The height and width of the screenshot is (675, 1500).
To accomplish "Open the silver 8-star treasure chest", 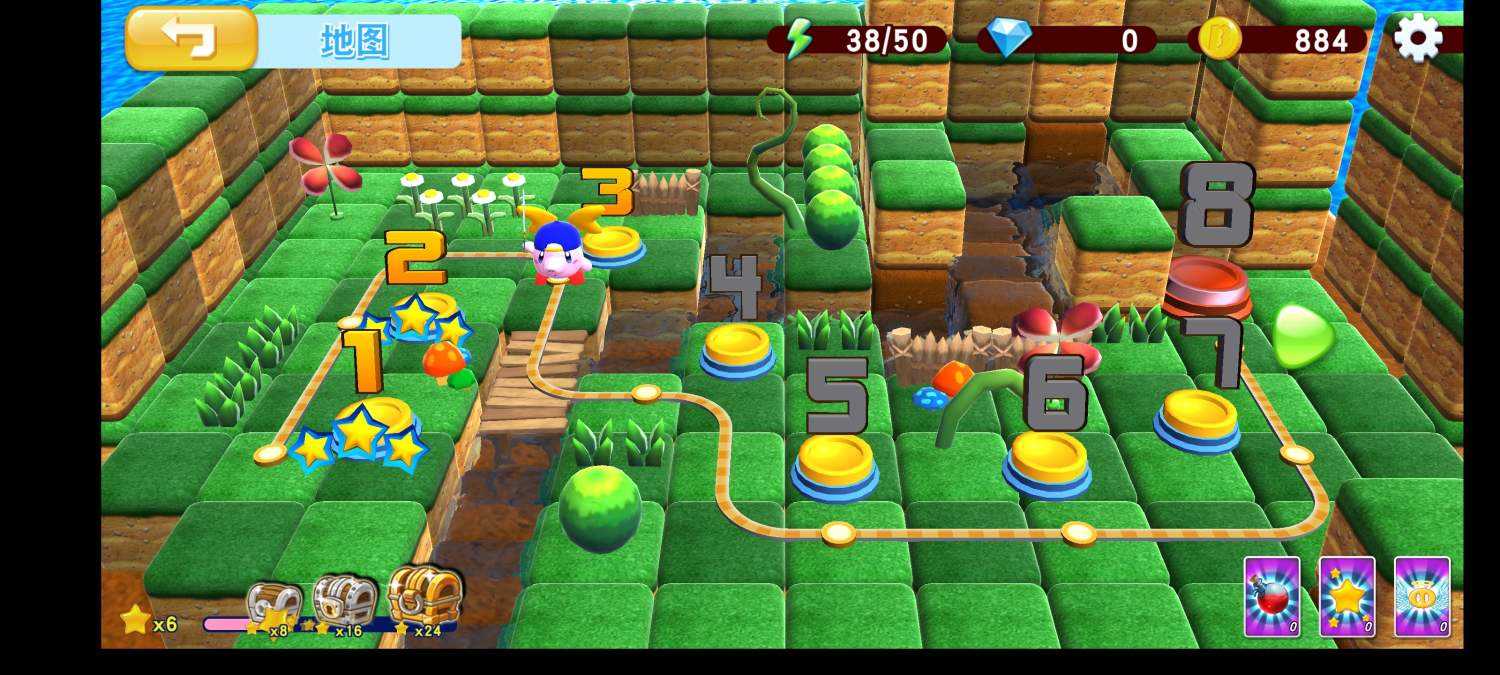I will 274,605.
